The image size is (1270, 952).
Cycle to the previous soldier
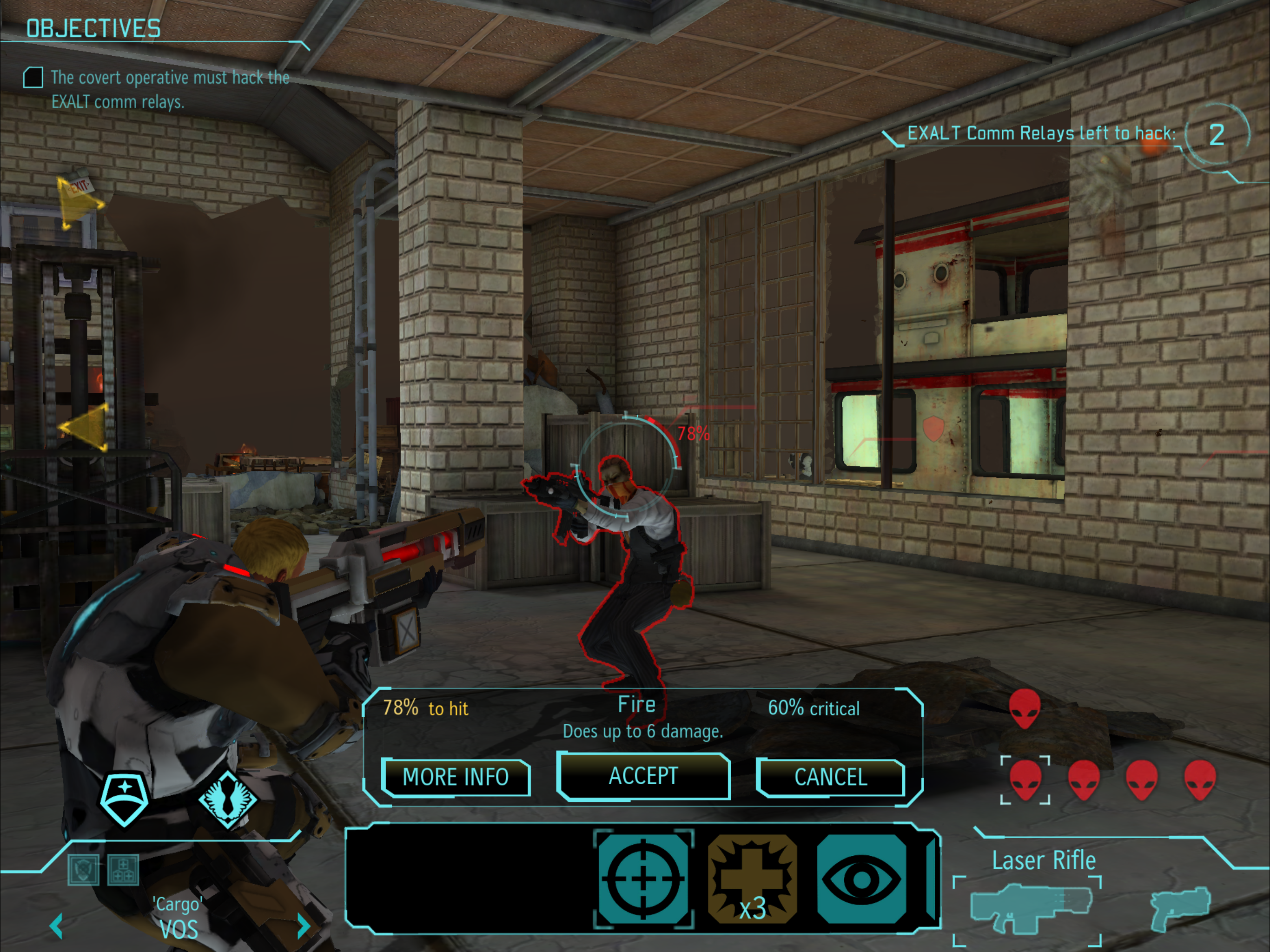(x=56, y=926)
